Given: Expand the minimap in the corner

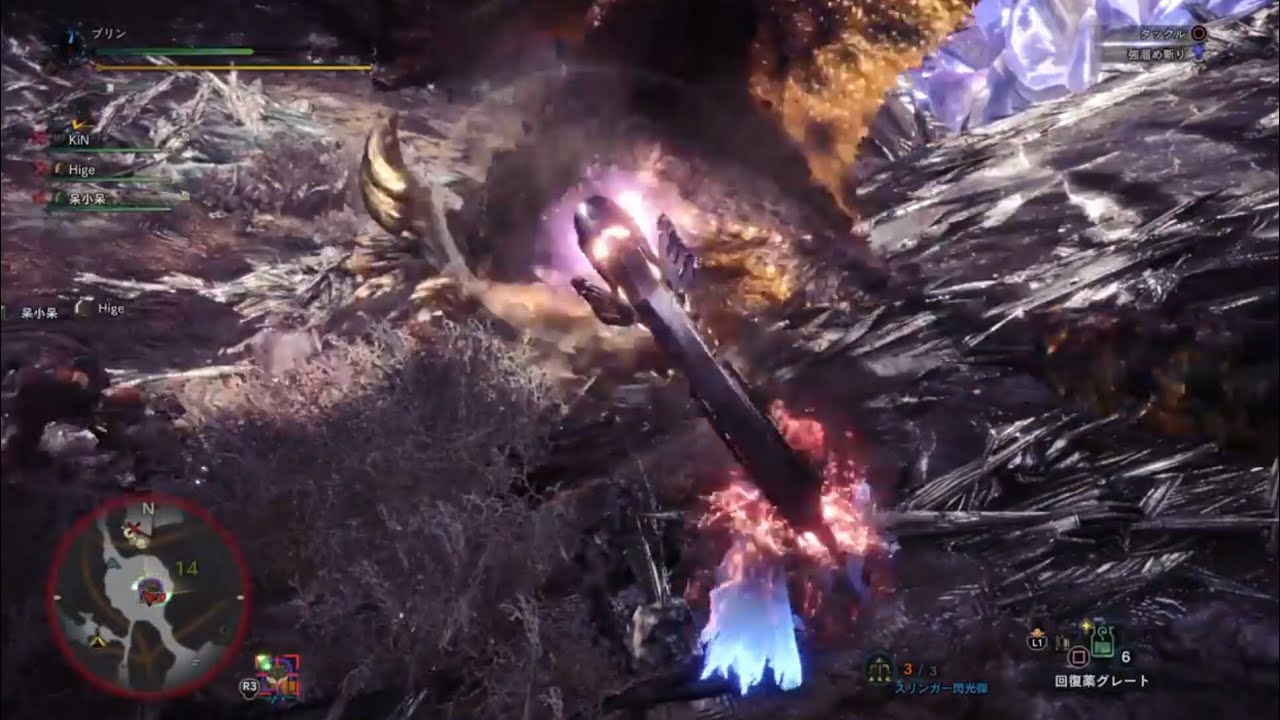Looking at the screenshot, I should [x=148, y=595].
